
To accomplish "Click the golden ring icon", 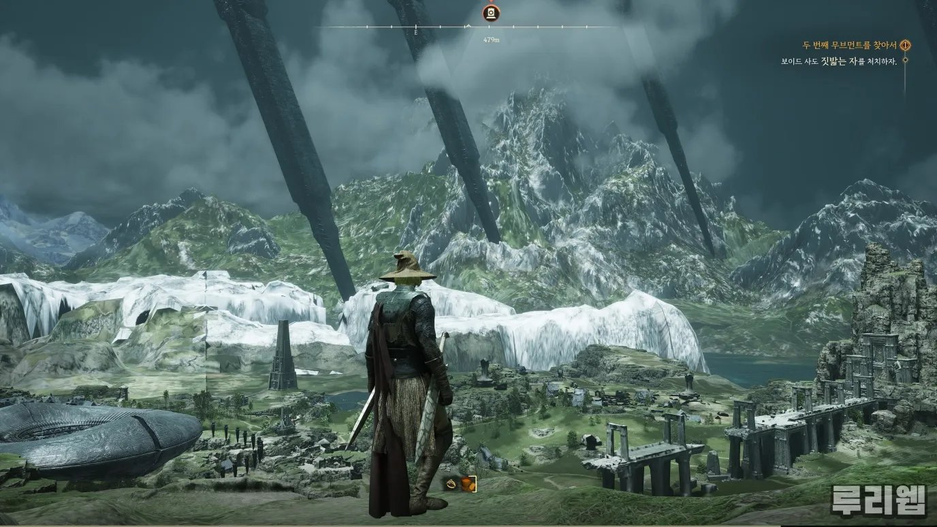I will coord(451,483).
